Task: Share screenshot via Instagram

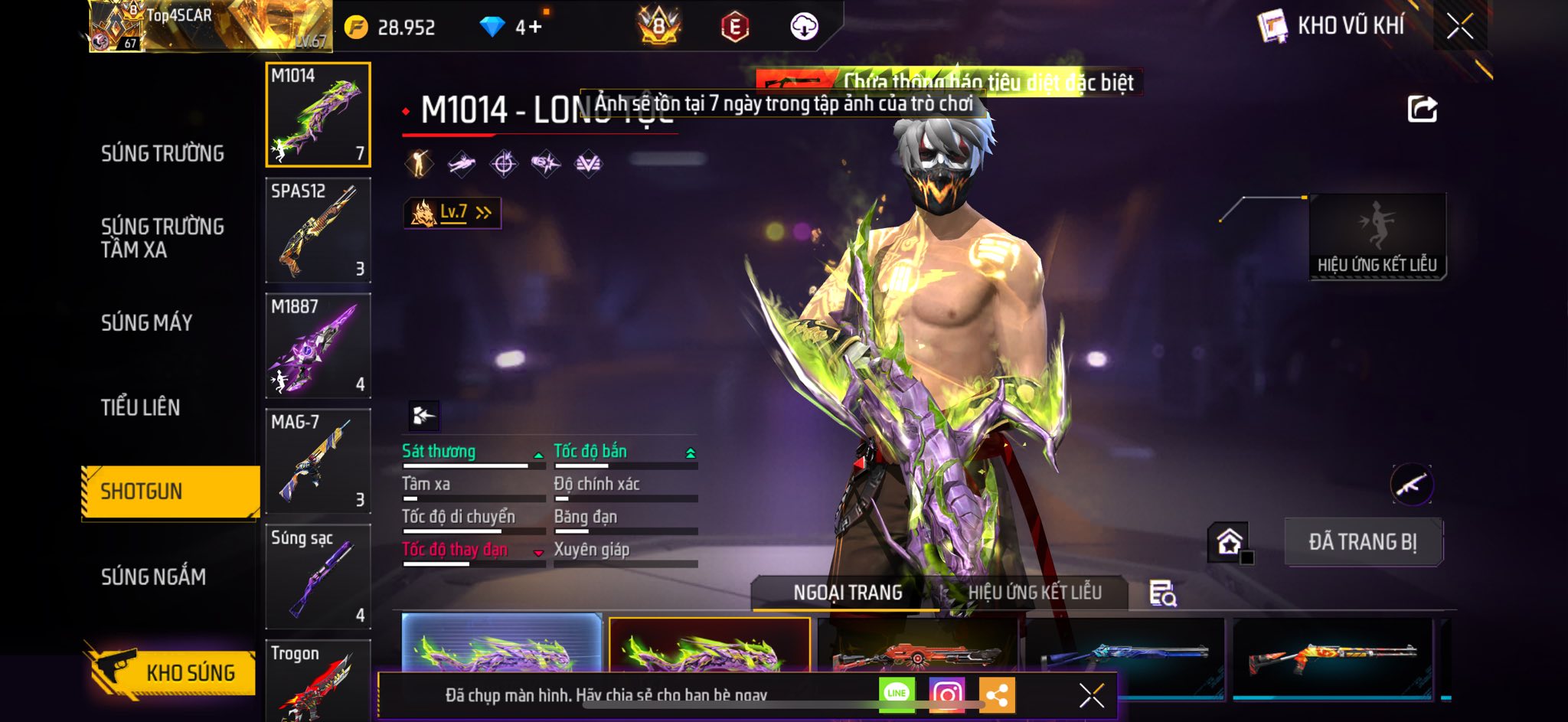Action: click(x=946, y=694)
